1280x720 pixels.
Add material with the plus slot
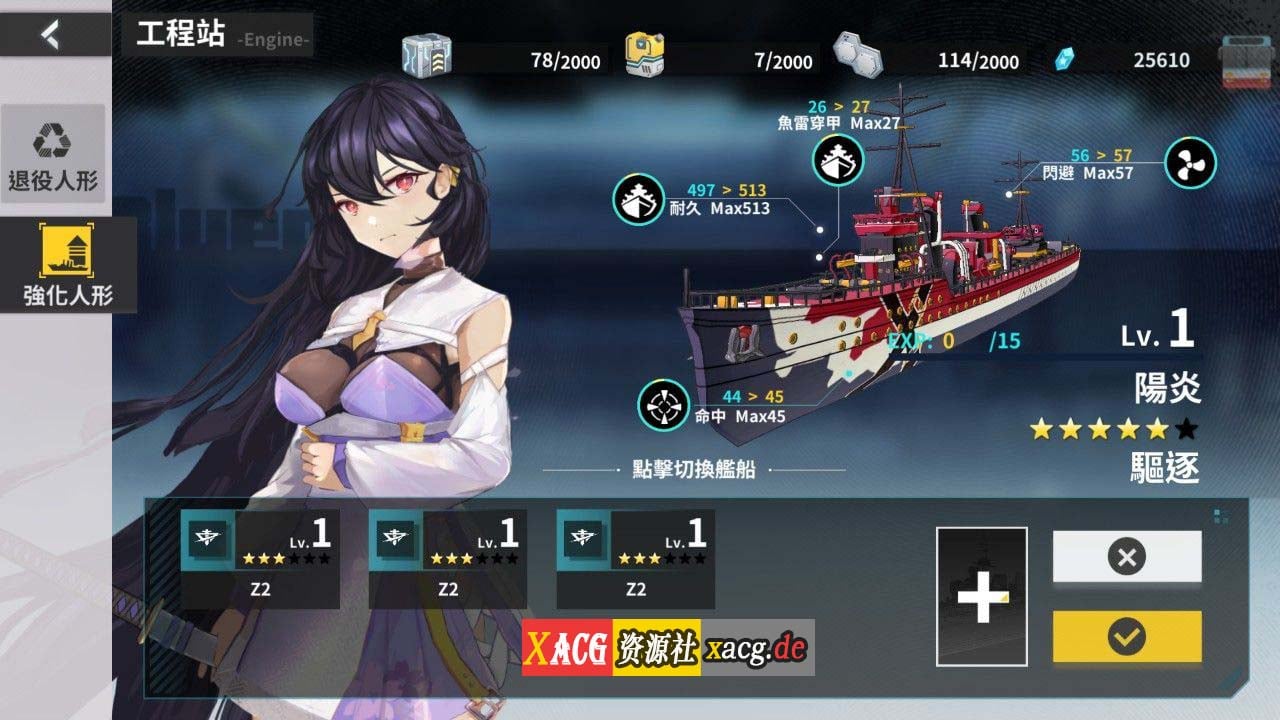981,596
